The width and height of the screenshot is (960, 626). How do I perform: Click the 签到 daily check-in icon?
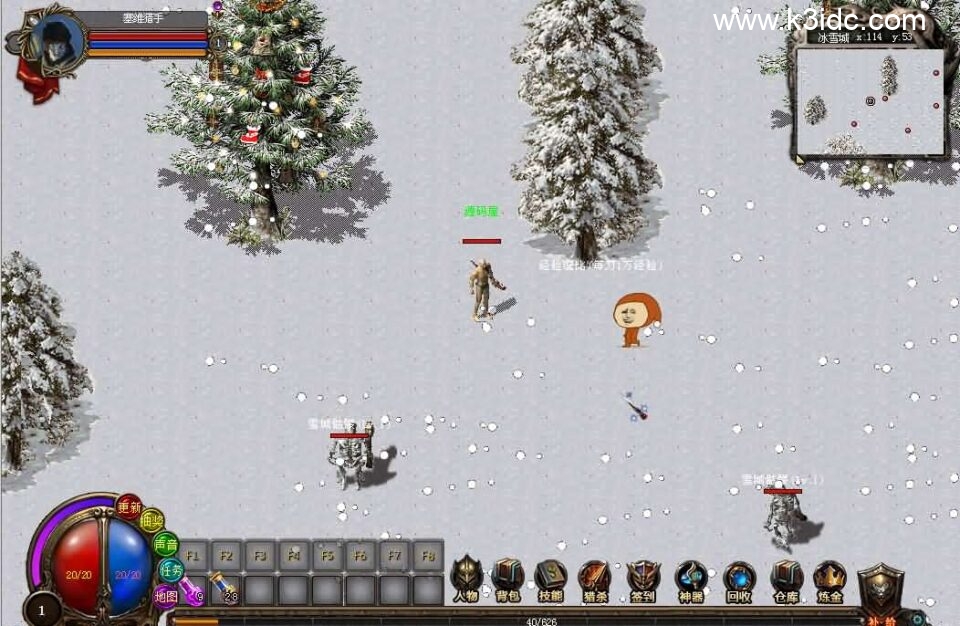pyautogui.click(x=643, y=578)
